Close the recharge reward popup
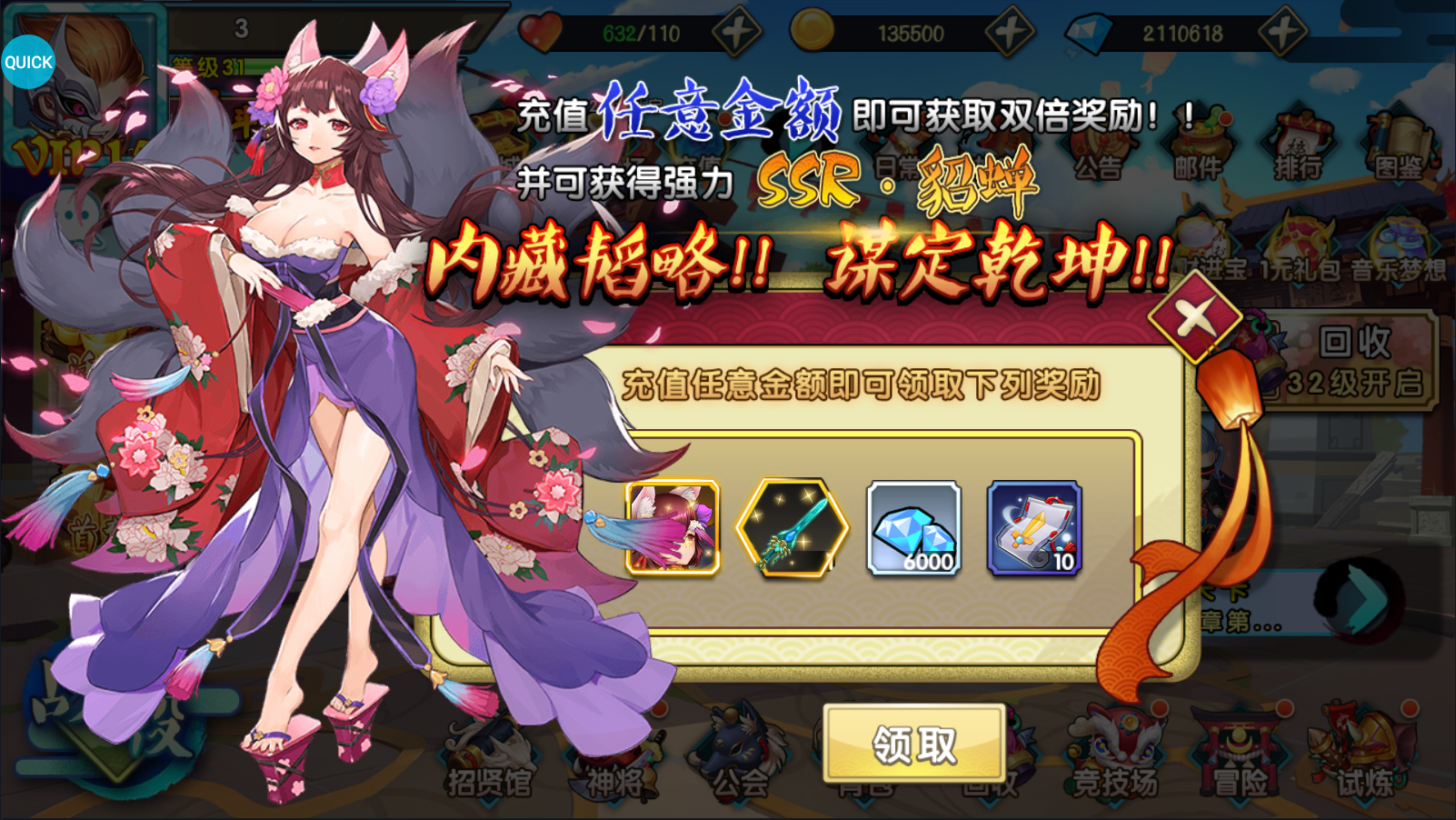1456x820 pixels. (x=1192, y=316)
